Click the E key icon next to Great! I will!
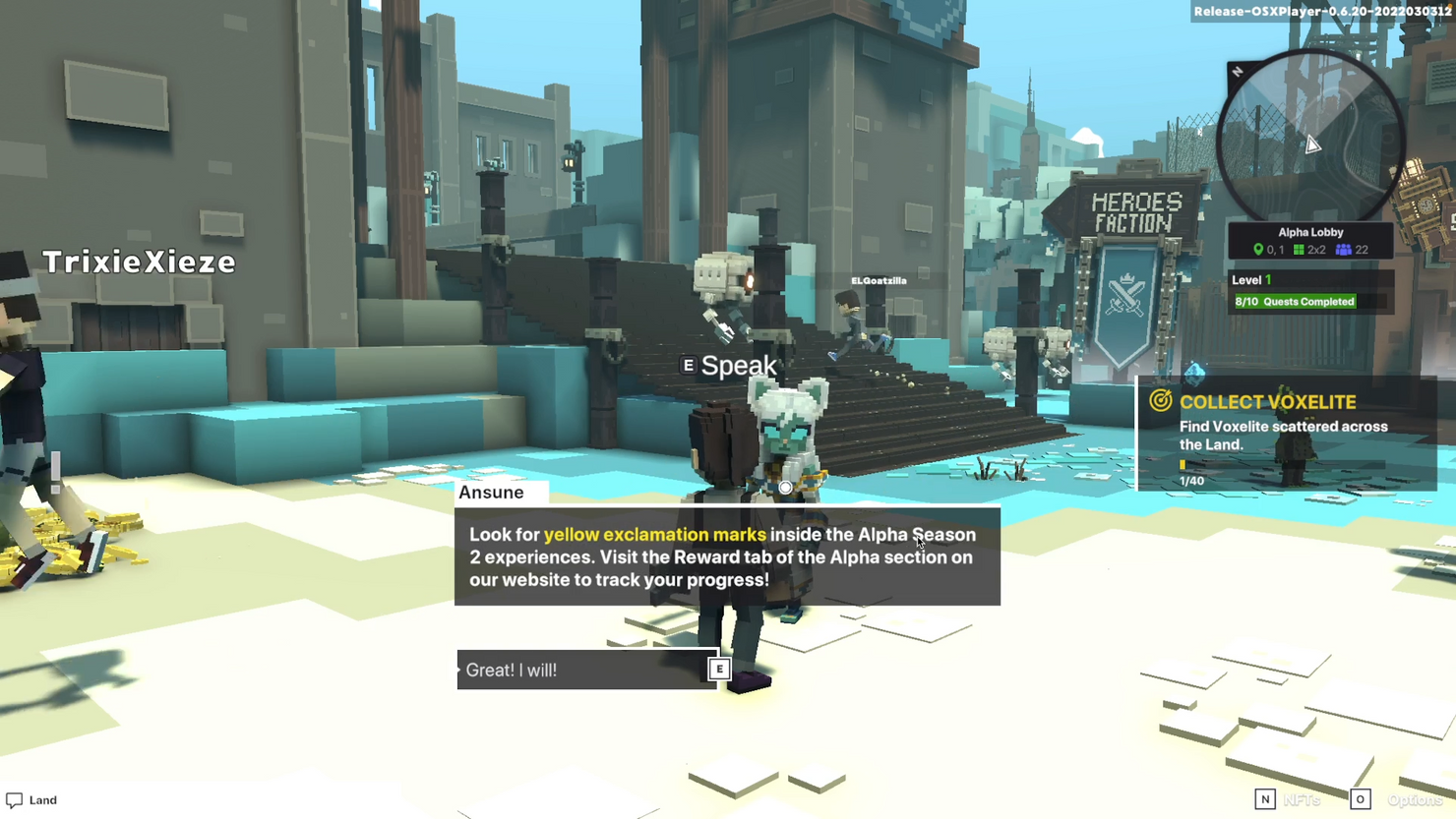 720,668
